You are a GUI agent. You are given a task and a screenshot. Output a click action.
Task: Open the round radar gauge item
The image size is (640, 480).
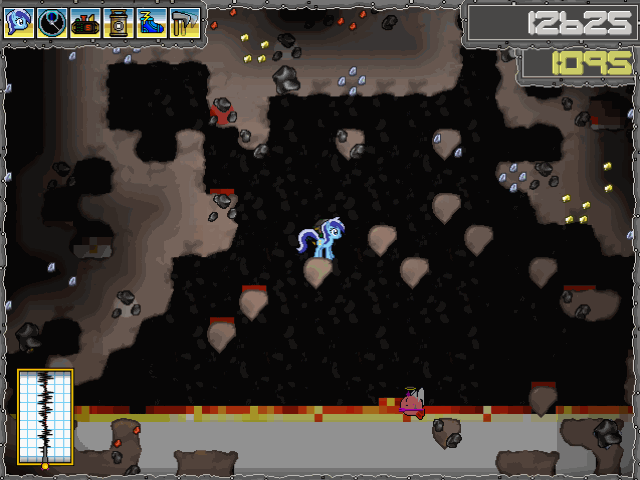[52, 22]
